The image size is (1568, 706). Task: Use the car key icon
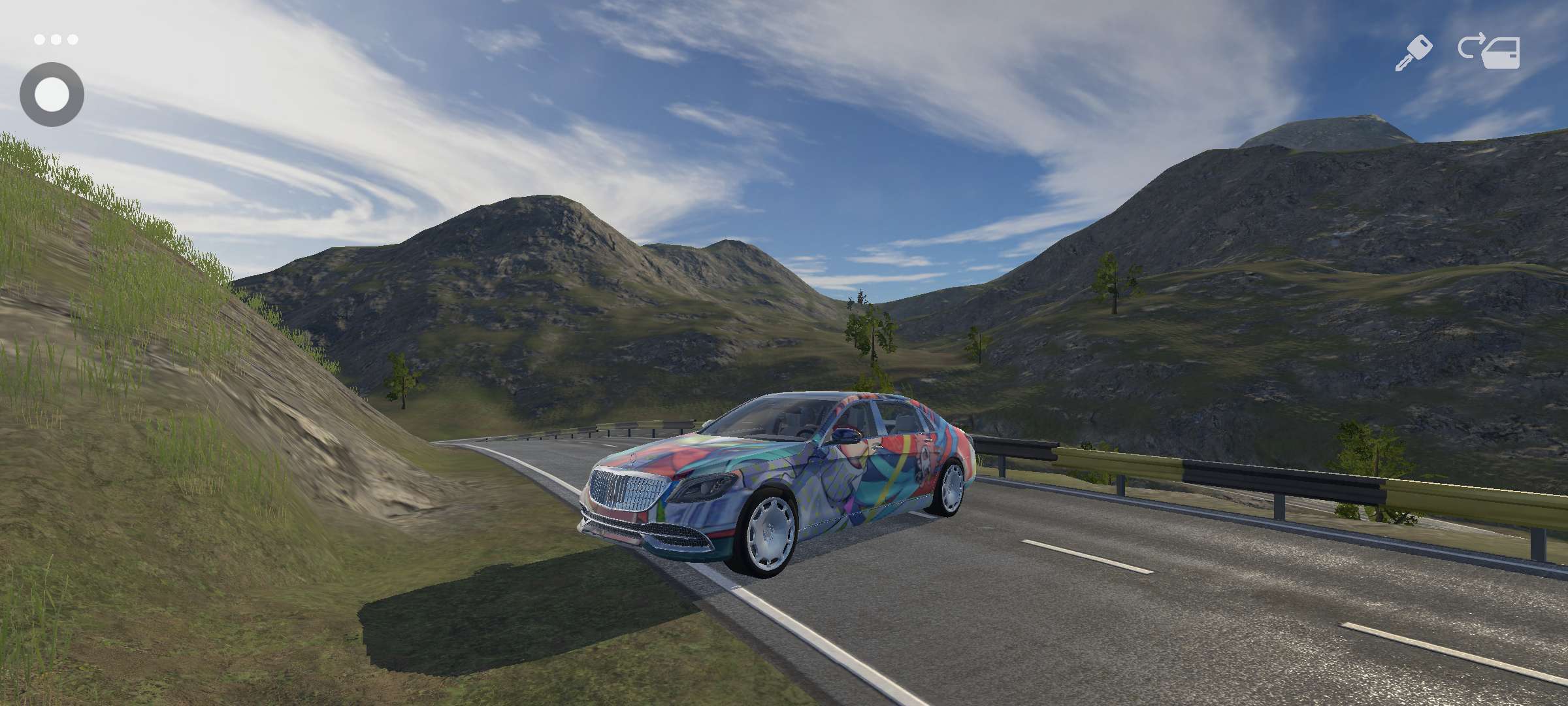pyautogui.click(x=1413, y=53)
